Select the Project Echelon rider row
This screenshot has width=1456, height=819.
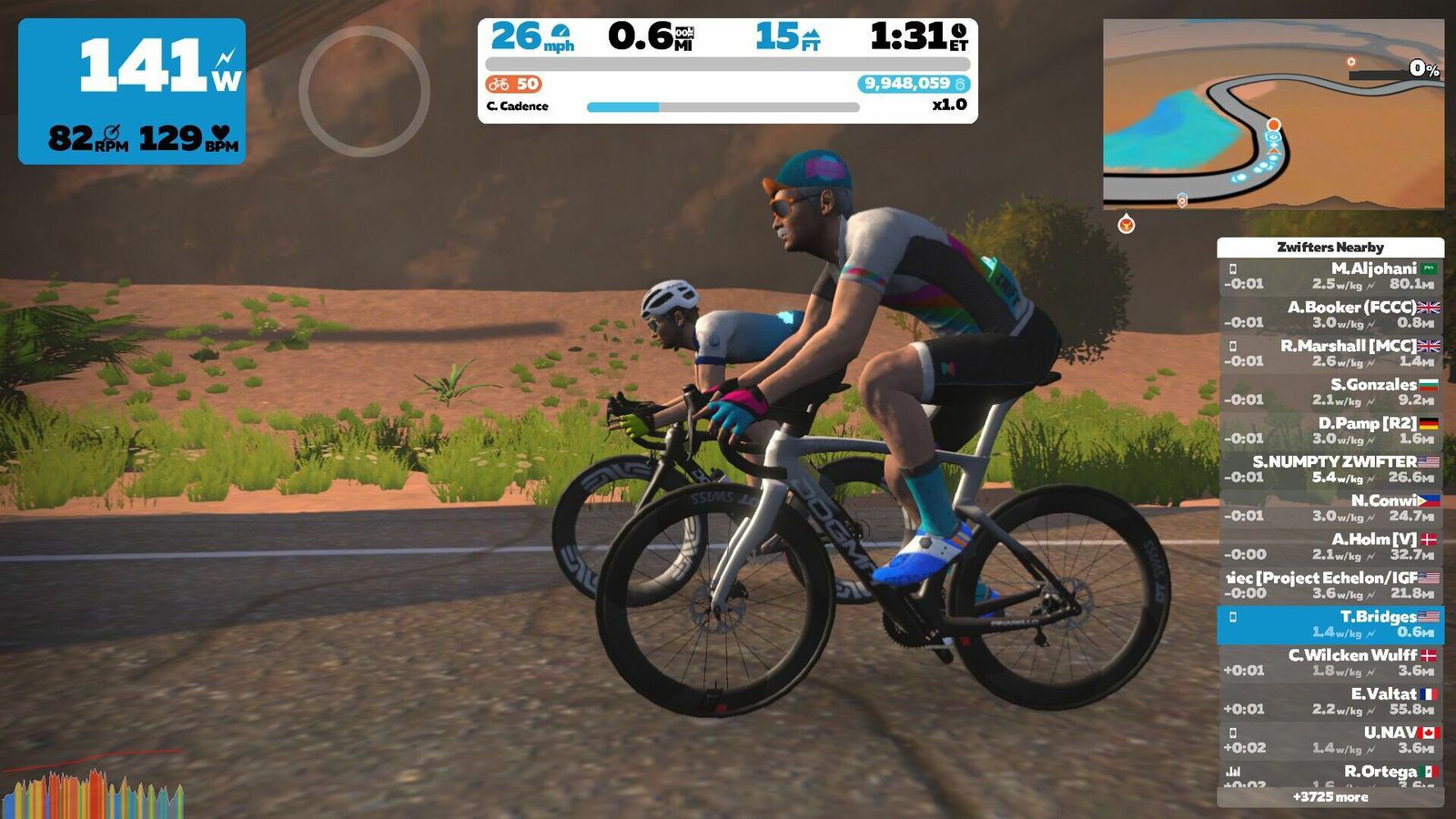click(1330, 586)
